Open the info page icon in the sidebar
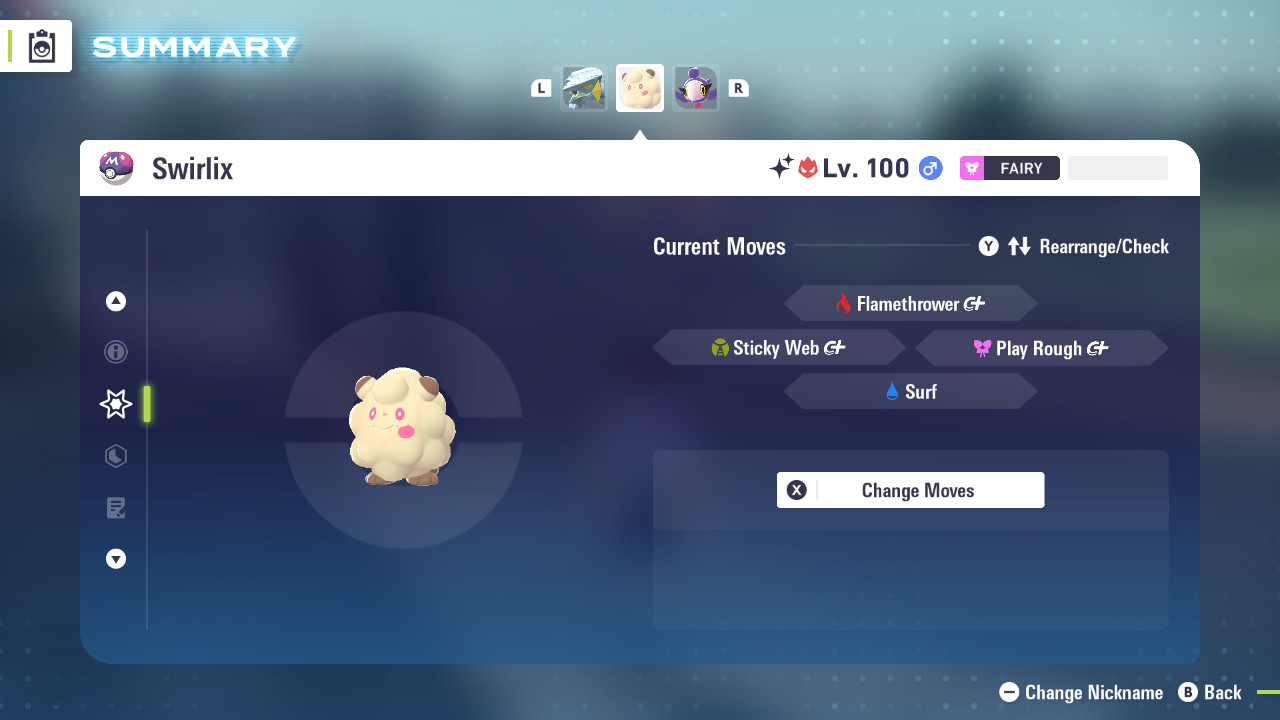1280x720 pixels. tap(115, 352)
